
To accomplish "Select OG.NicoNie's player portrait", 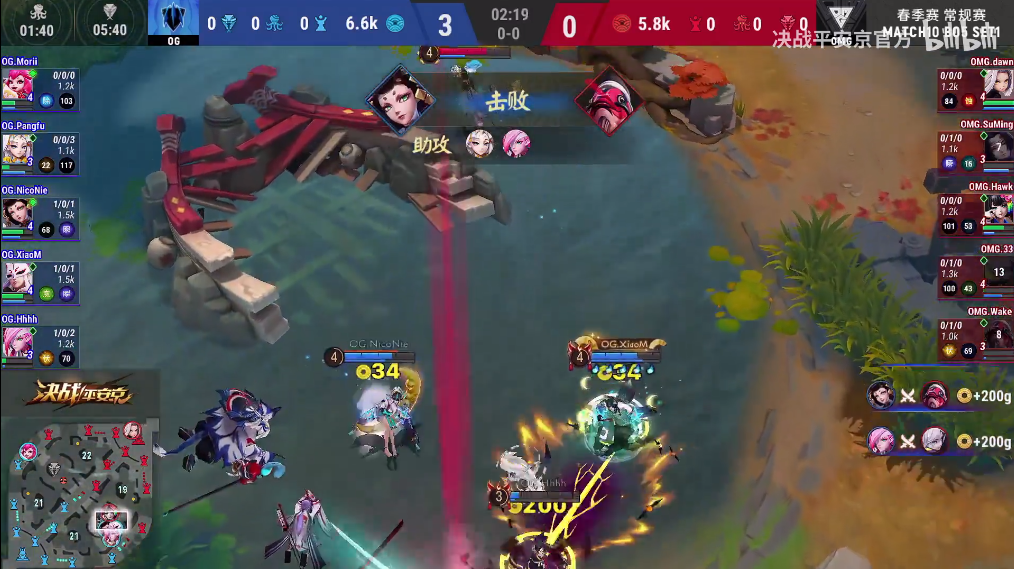I will click(16, 213).
